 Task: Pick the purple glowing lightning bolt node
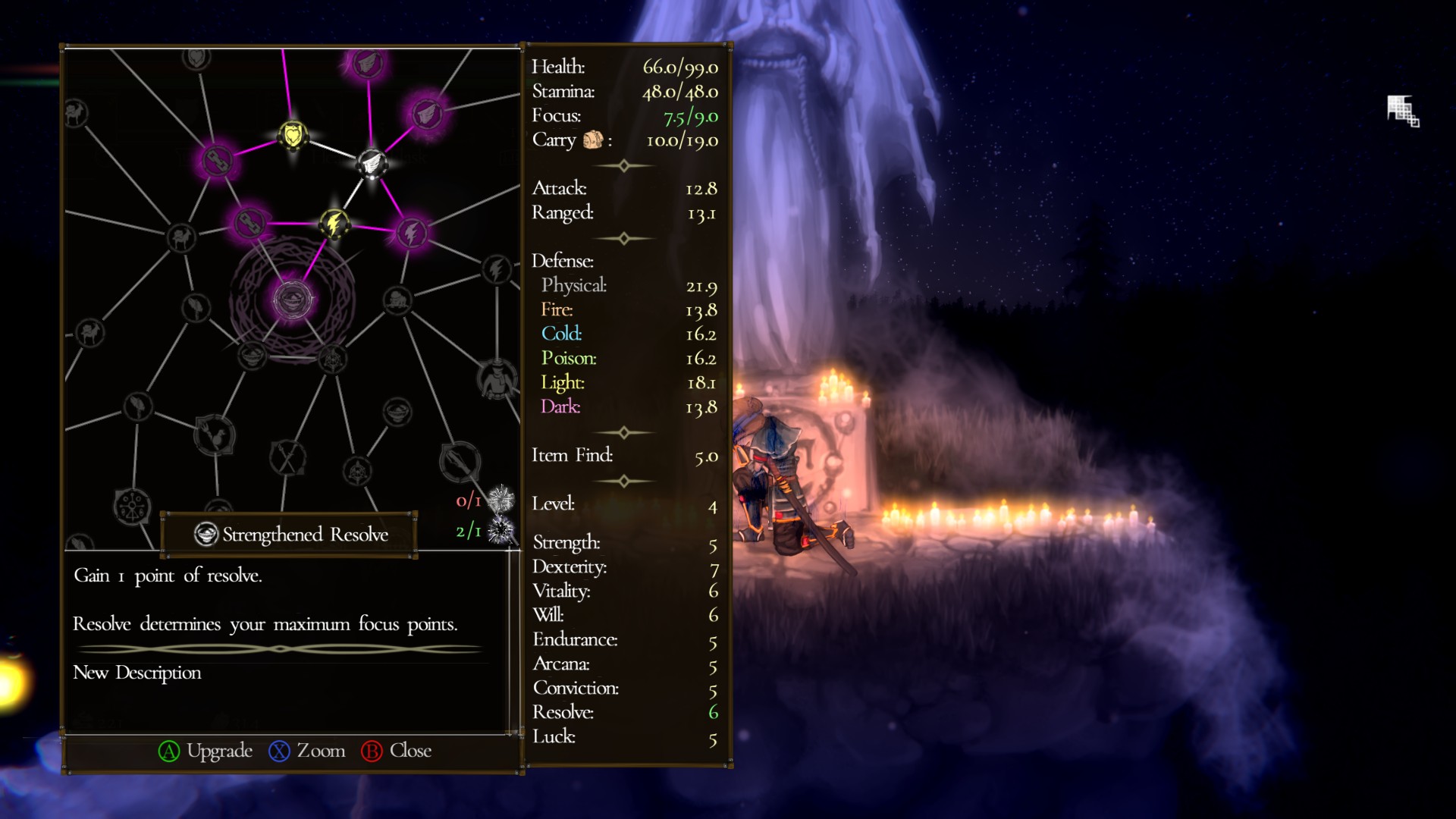(x=411, y=232)
